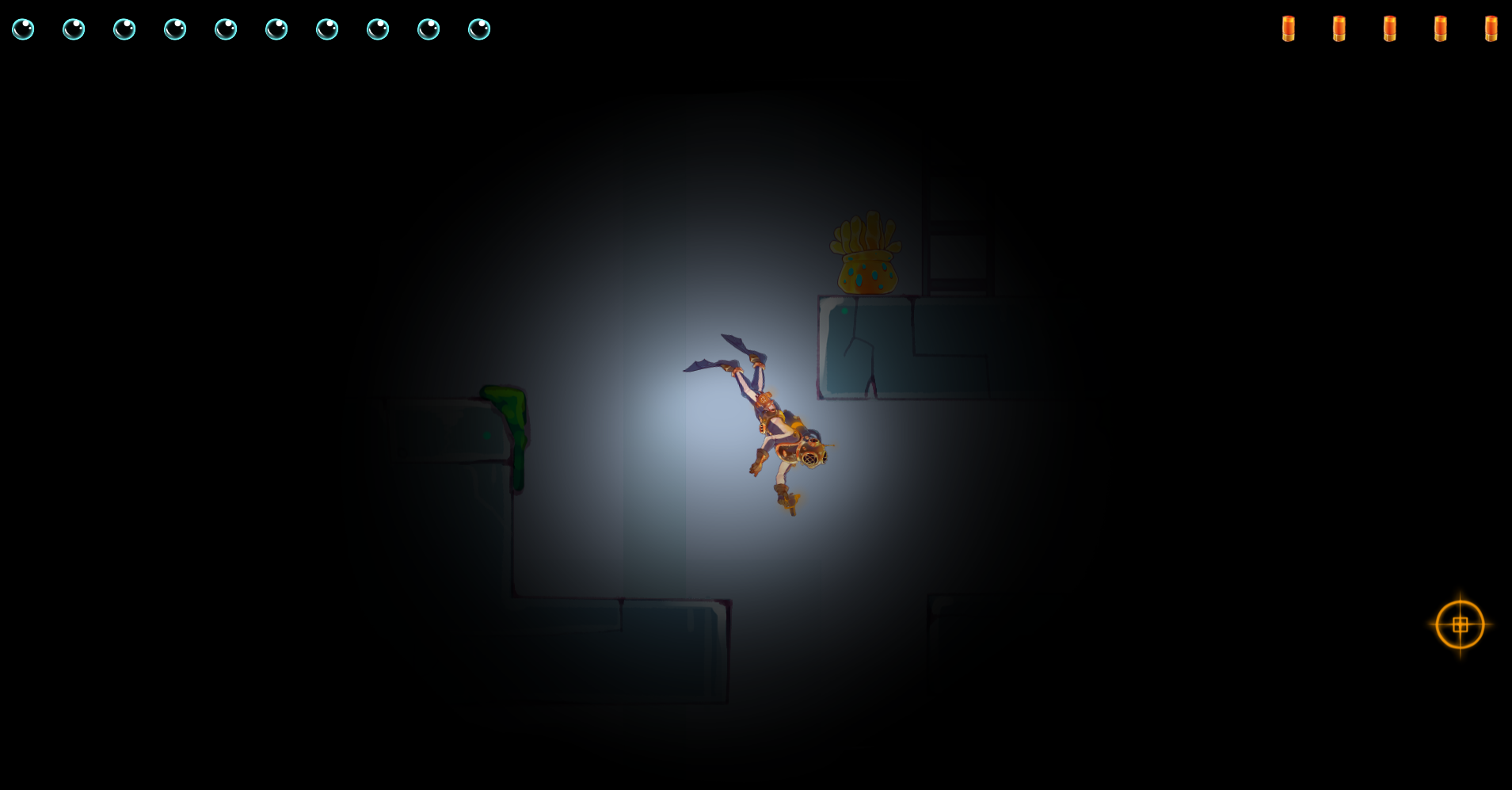Click the rightmost shotgun shell icon
Image resolution: width=1512 pixels, height=790 pixels.
1491,29
